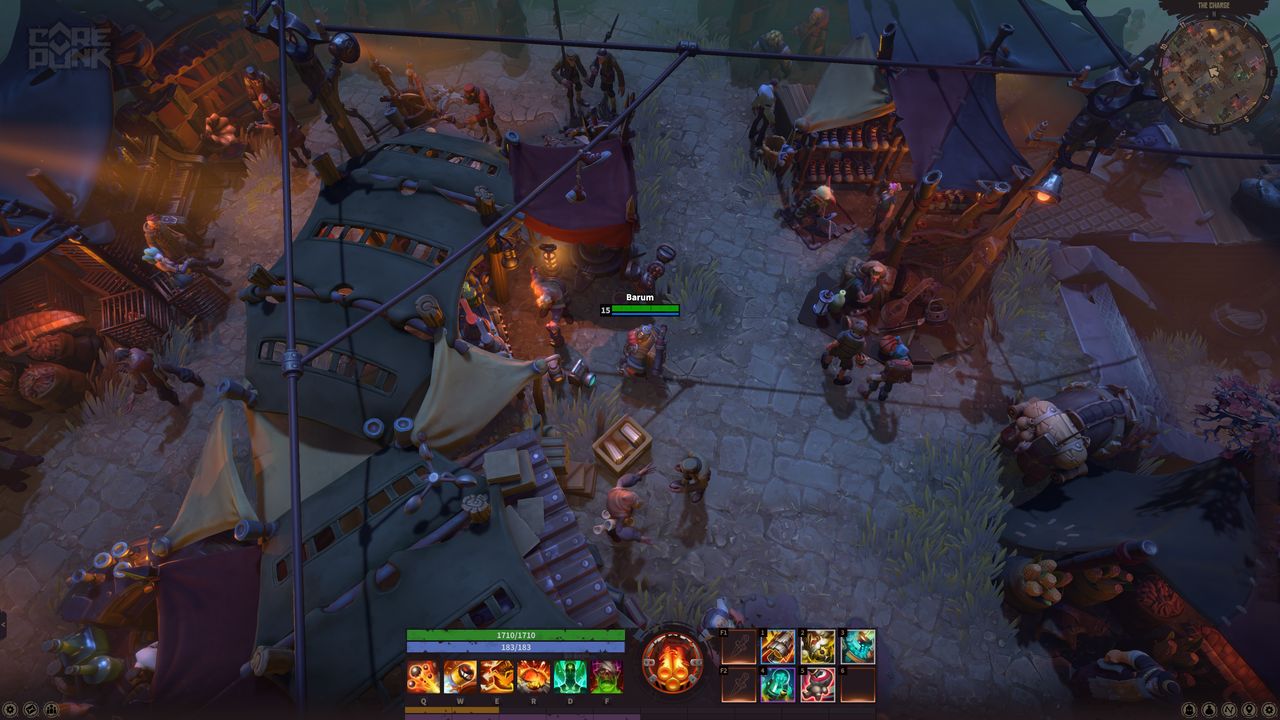Activate the D green spirit ability
The width and height of the screenshot is (1280, 720).
(x=569, y=677)
